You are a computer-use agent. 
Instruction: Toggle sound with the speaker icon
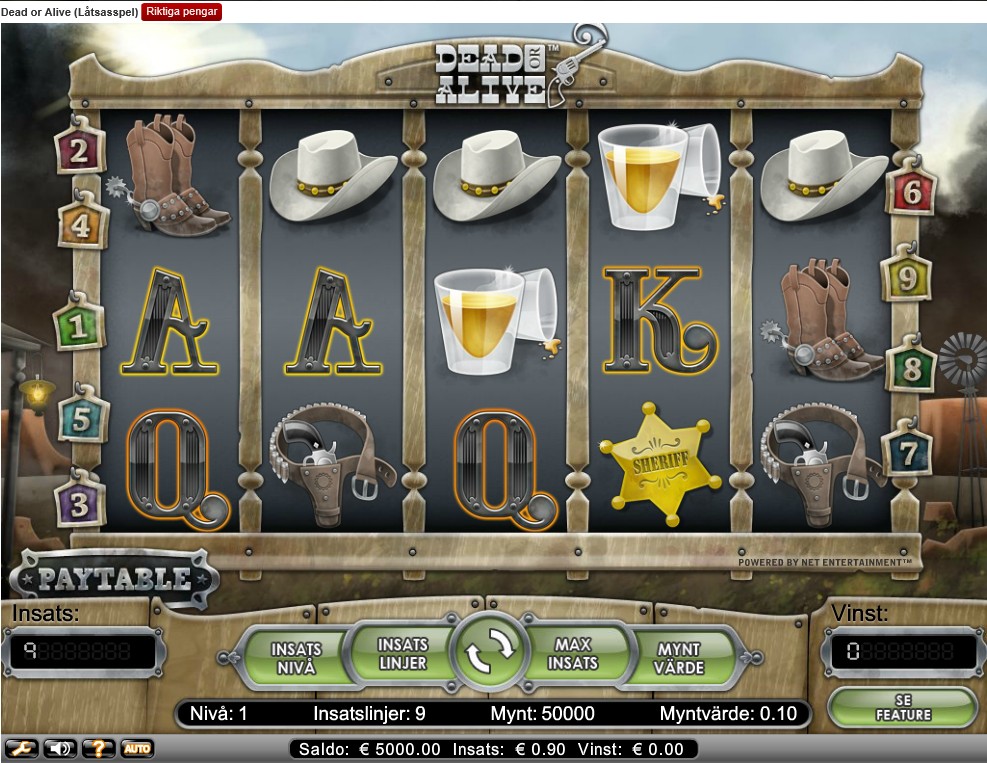(x=59, y=748)
